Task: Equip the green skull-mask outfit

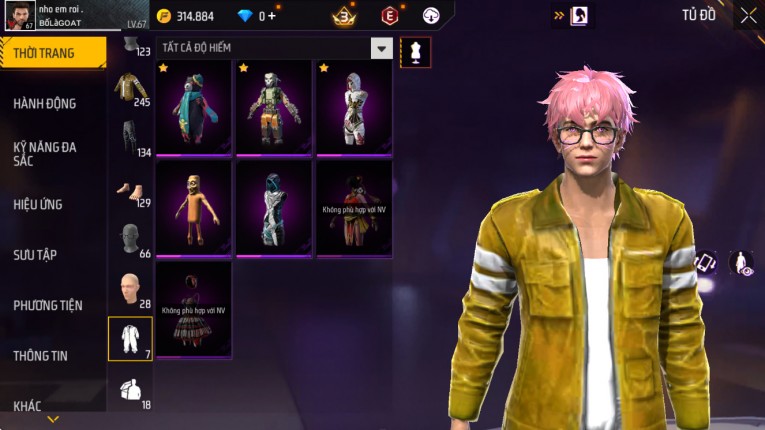Action: (274, 108)
